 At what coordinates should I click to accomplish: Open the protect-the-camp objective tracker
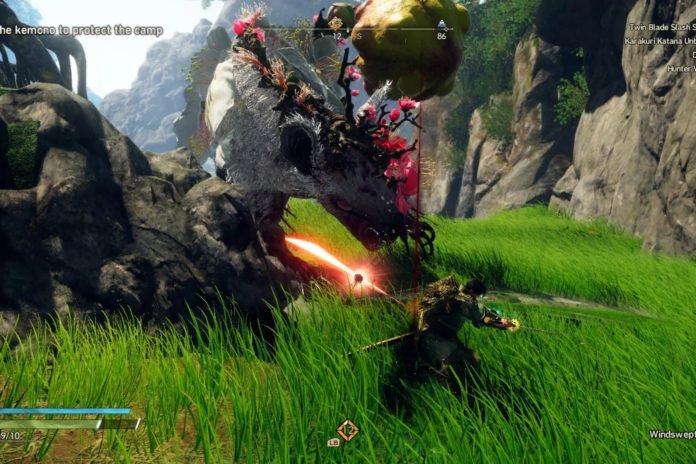pos(82,30)
